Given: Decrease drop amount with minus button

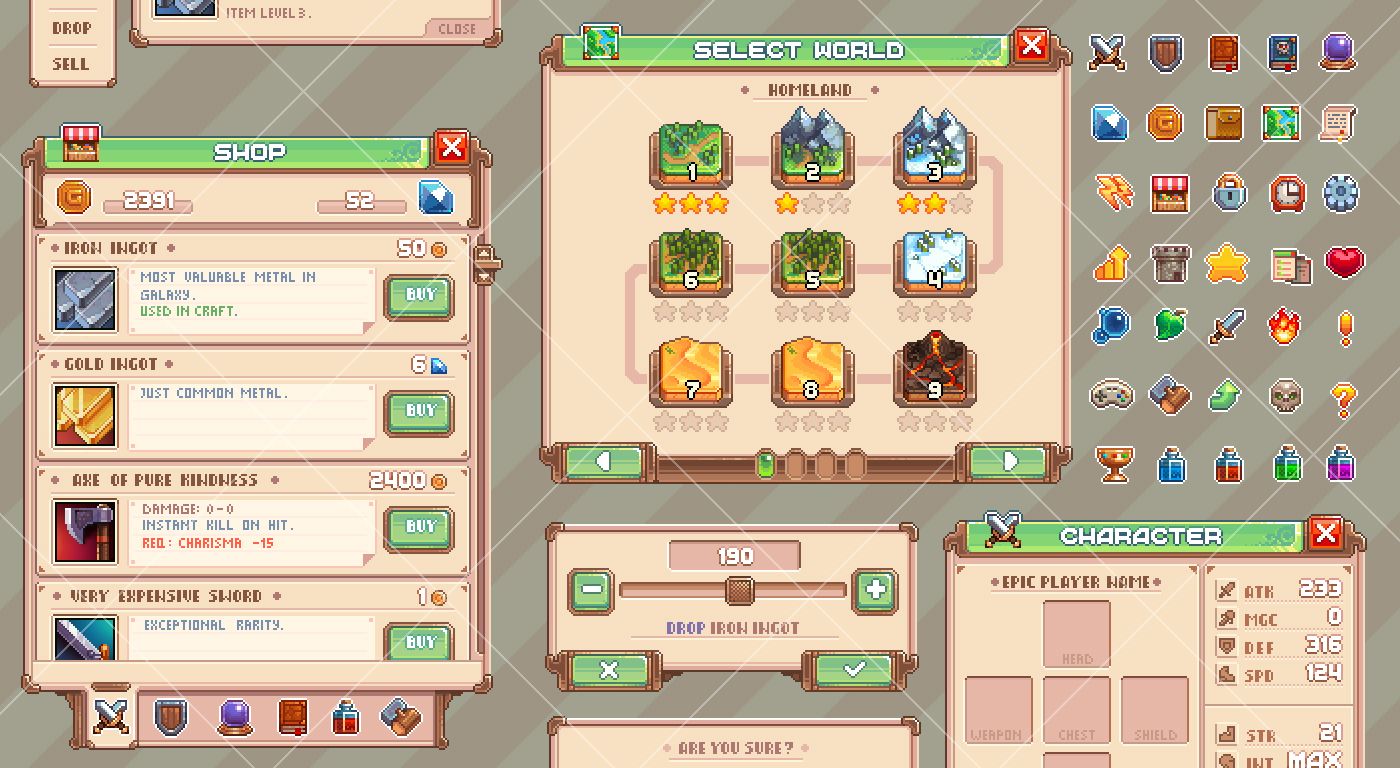Looking at the screenshot, I should [591, 590].
